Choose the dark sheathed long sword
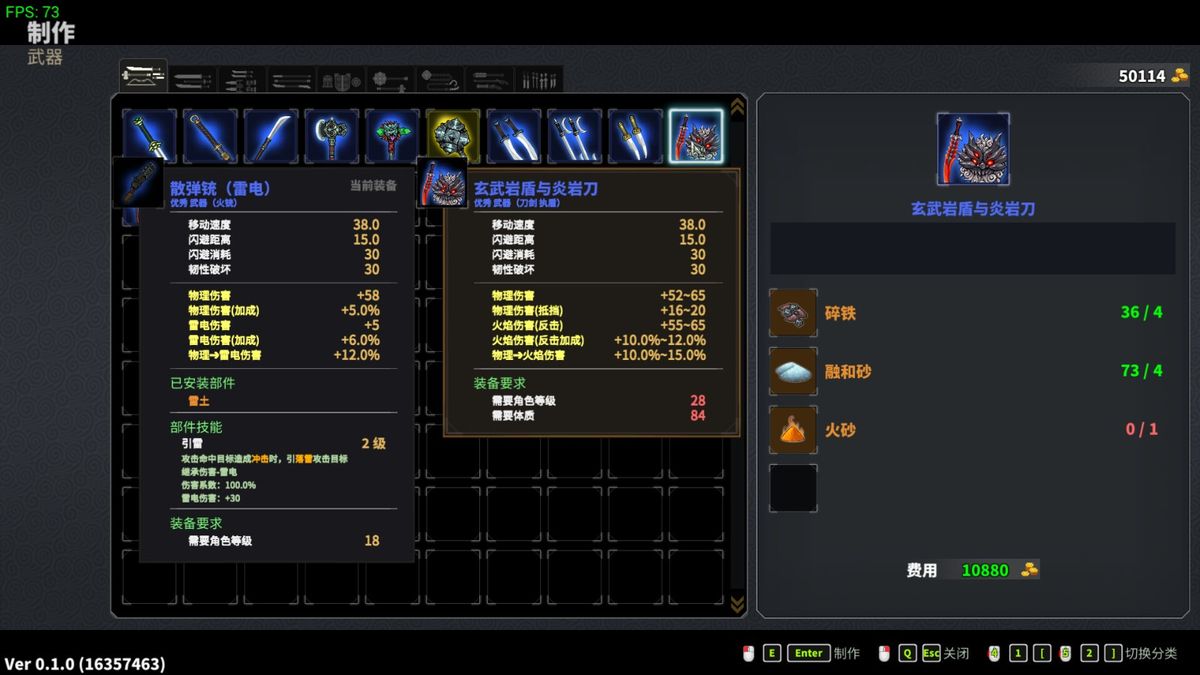This screenshot has width=1200, height=675. click(210, 135)
